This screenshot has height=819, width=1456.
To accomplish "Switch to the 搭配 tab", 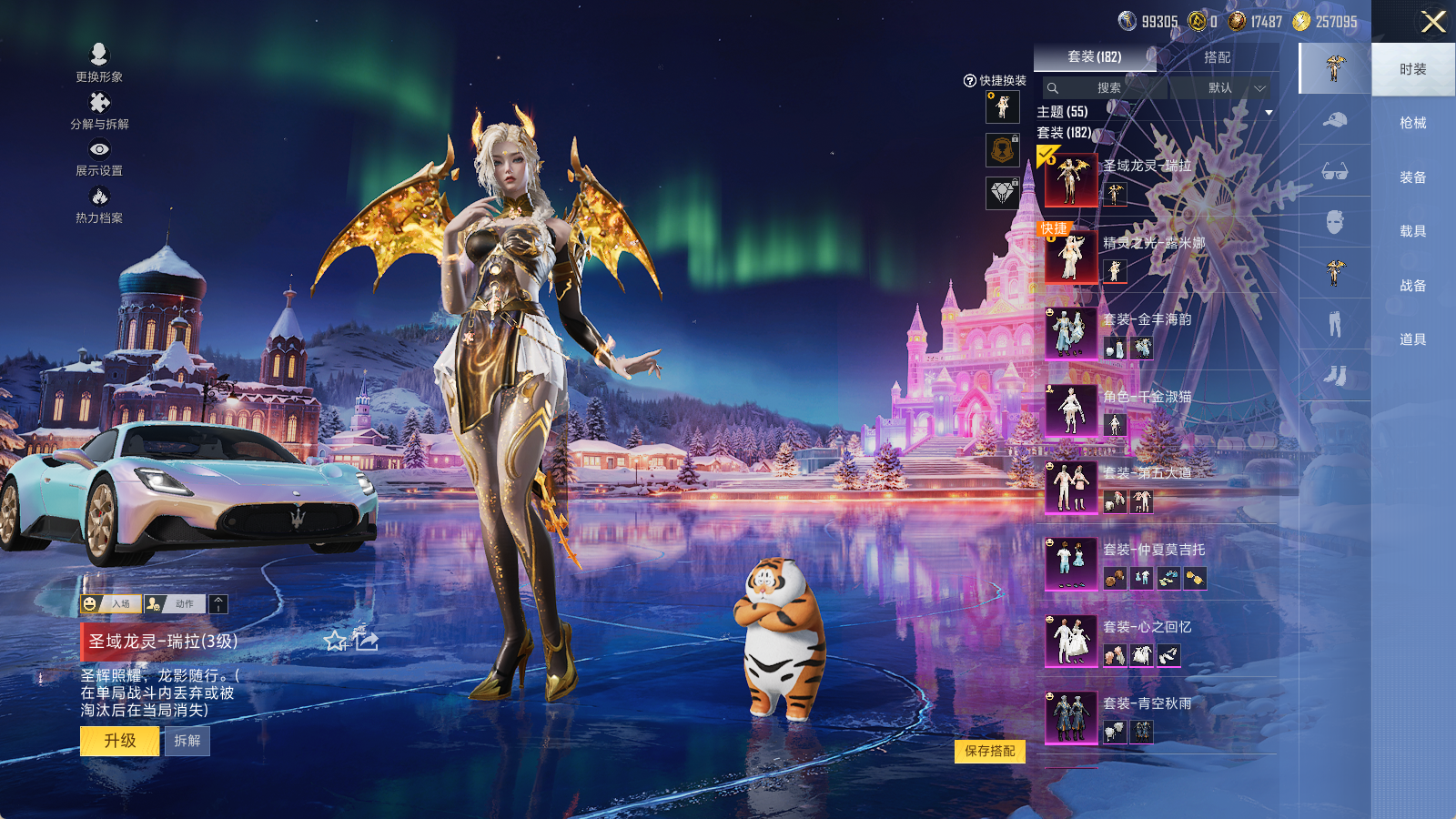I will tap(1217, 57).
